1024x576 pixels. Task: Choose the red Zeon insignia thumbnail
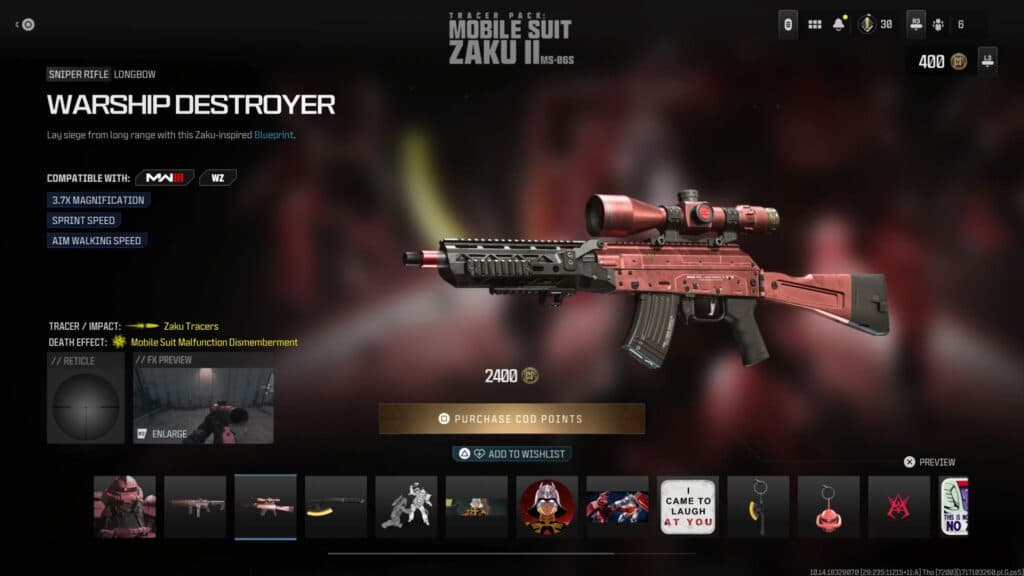click(898, 506)
